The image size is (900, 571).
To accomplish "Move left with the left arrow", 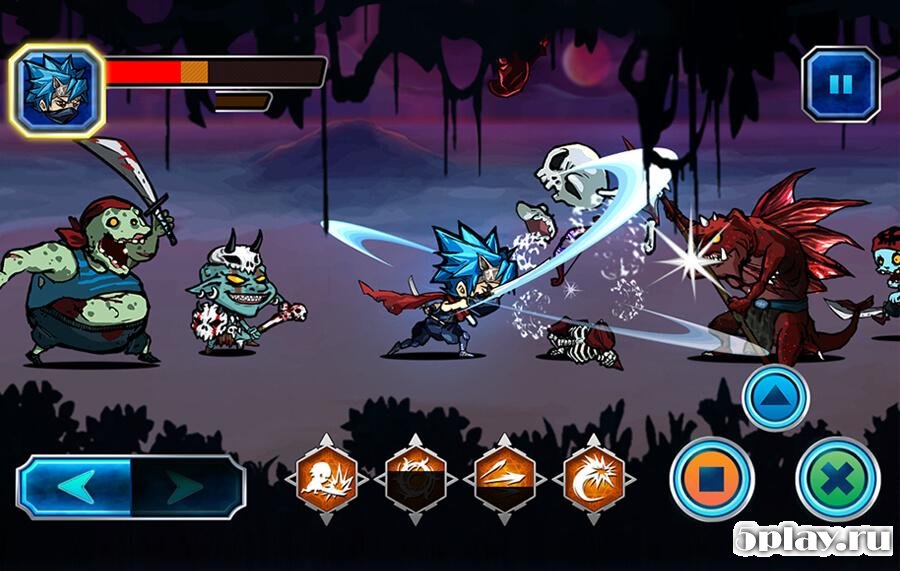I will (x=76, y=487).
